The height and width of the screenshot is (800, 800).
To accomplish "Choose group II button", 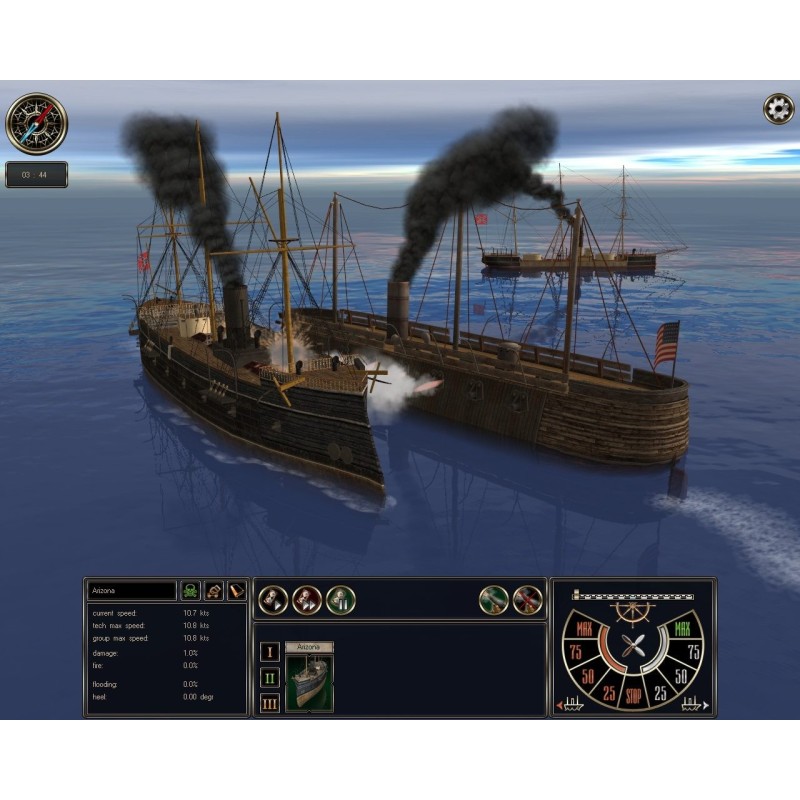I will 269,678.
